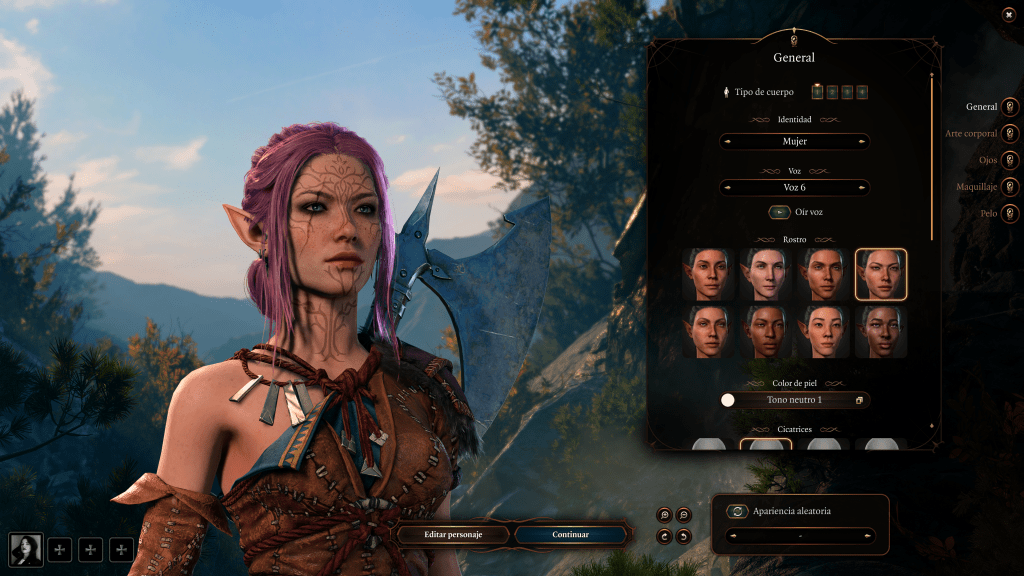Choose the last face in the bottom row
The width and height of the screenshot is (1024, 576).
(881, 332)
